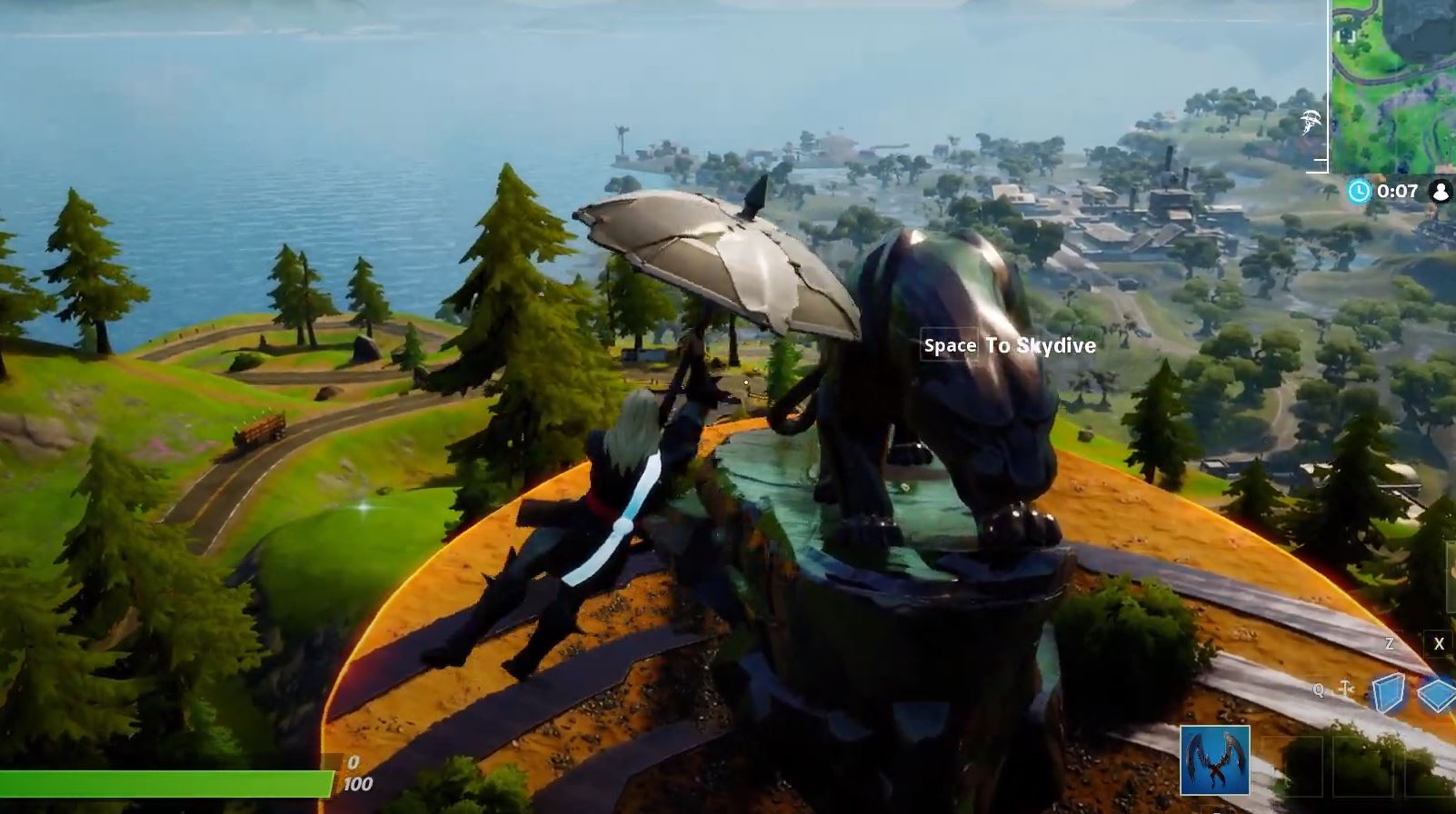Select the umbrella glider icon below the minimap

click(1311, 120)
